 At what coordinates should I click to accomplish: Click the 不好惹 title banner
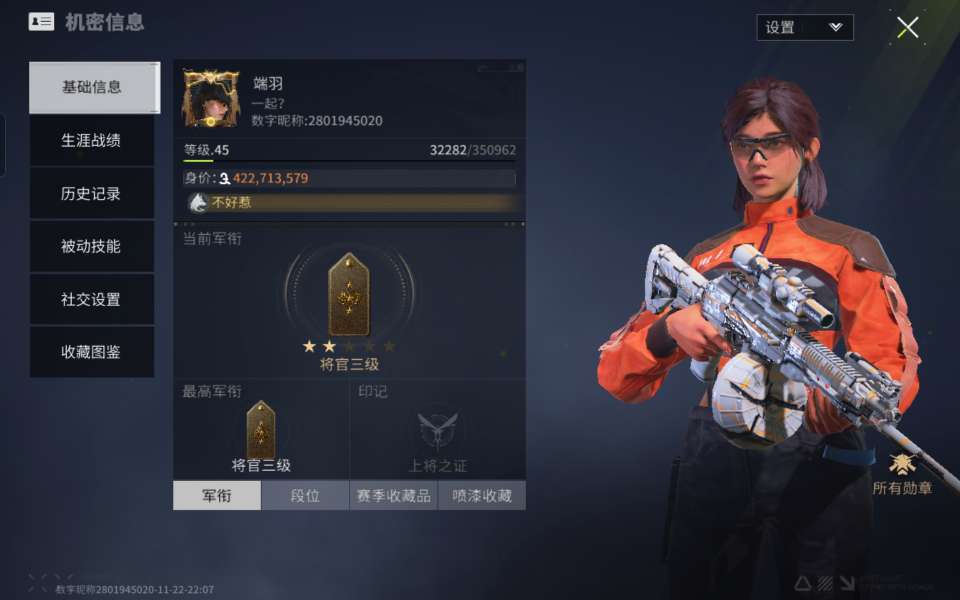click(350, 203)
